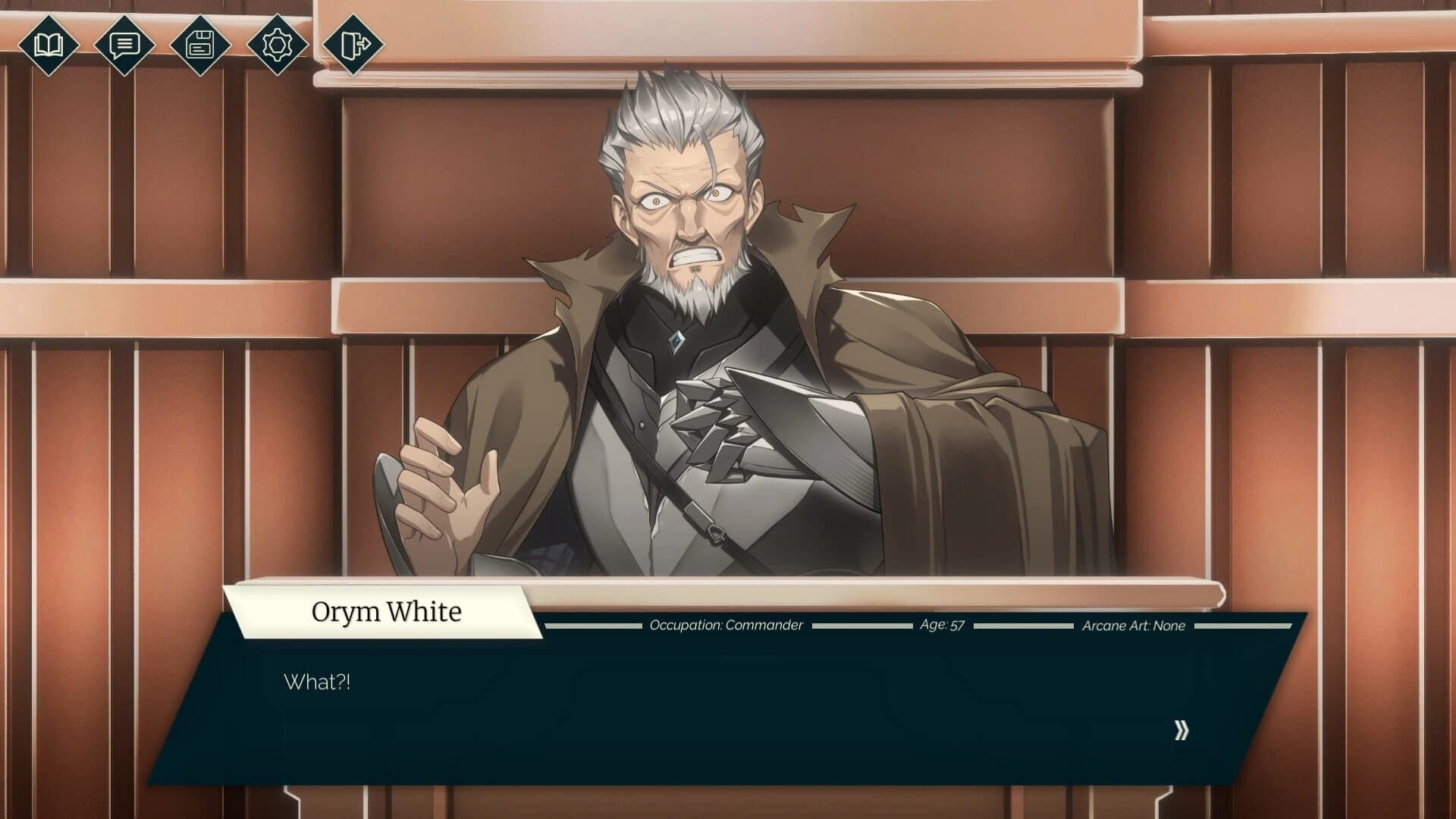Click the chat bubble icon for message log
The width and height of the screenshot is (1456, 819).
tap(124, 45)
